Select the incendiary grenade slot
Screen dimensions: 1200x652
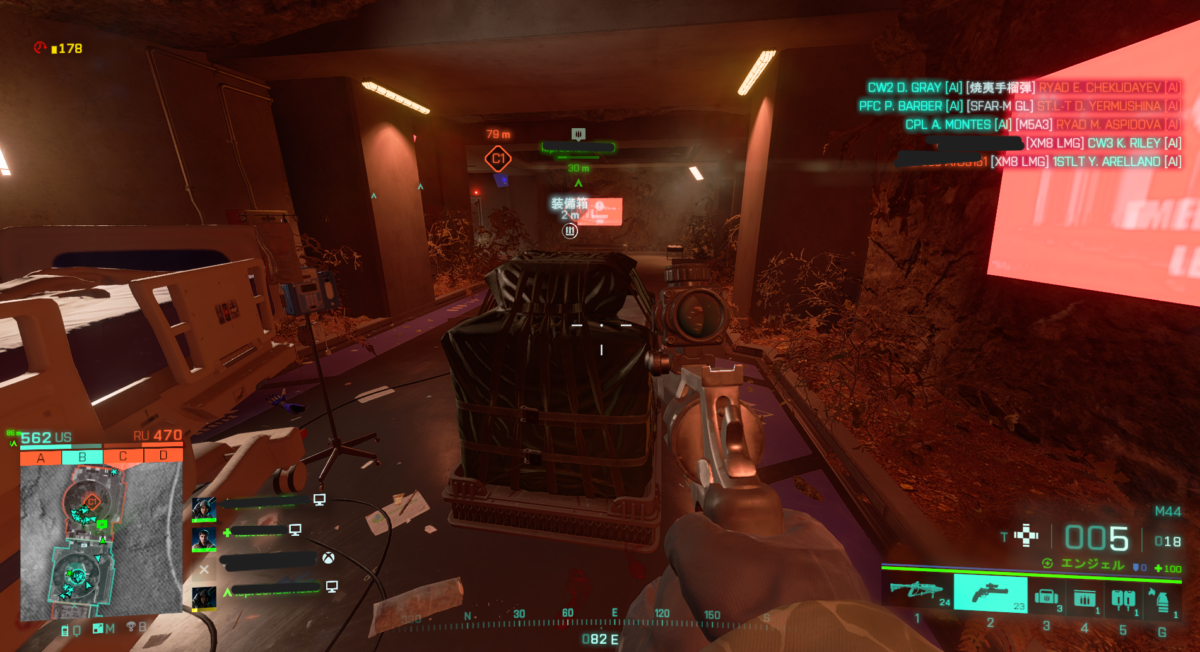1161,598
